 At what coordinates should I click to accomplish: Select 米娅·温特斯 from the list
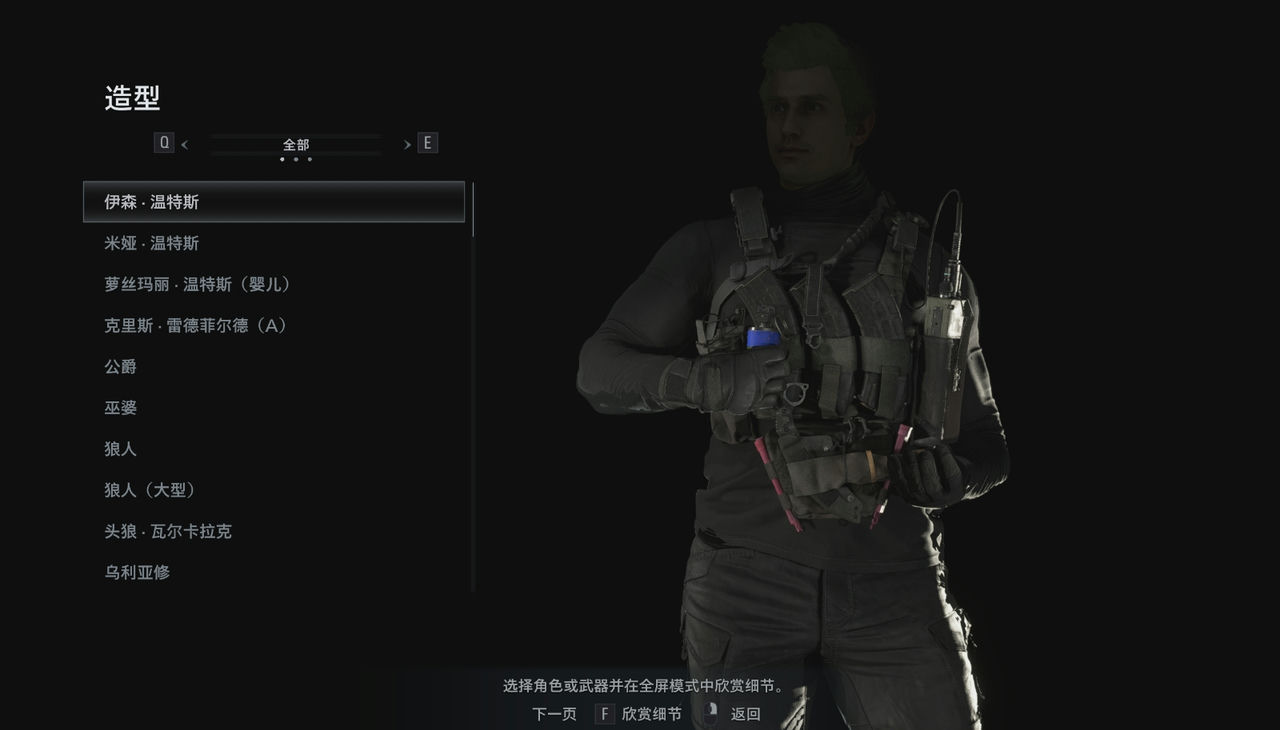point(160,242)
